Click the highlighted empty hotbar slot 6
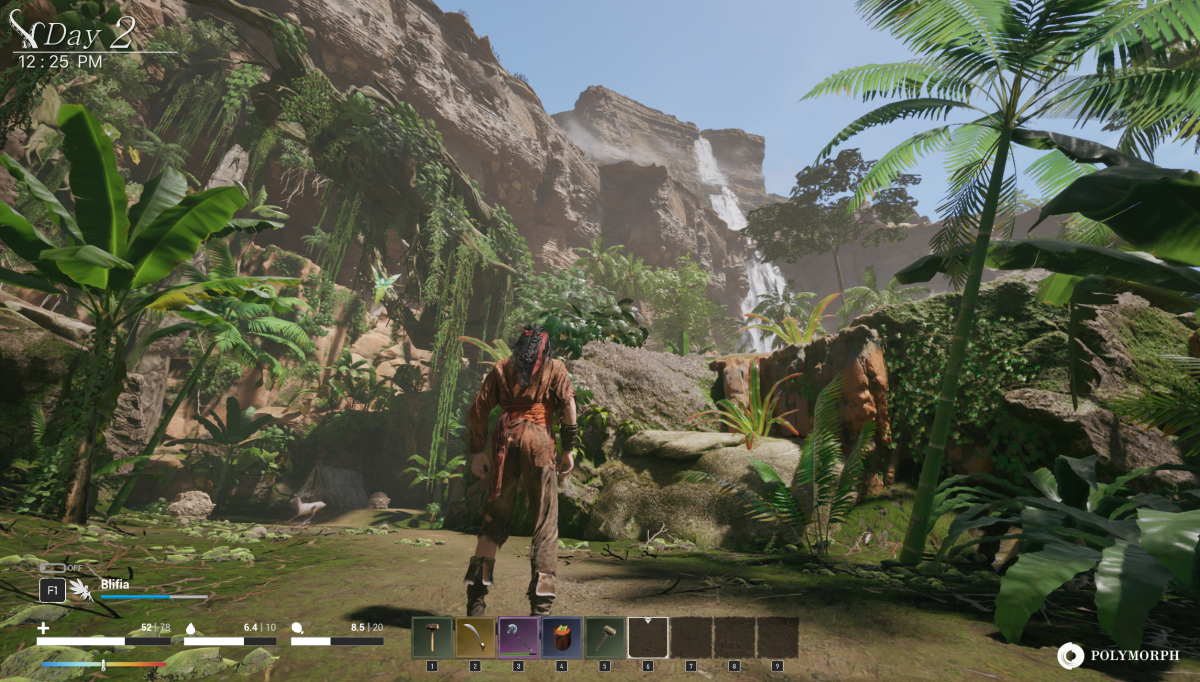The width and height of the screenshot is (1200, 682). pyautogui.click(x=648, y=637)
